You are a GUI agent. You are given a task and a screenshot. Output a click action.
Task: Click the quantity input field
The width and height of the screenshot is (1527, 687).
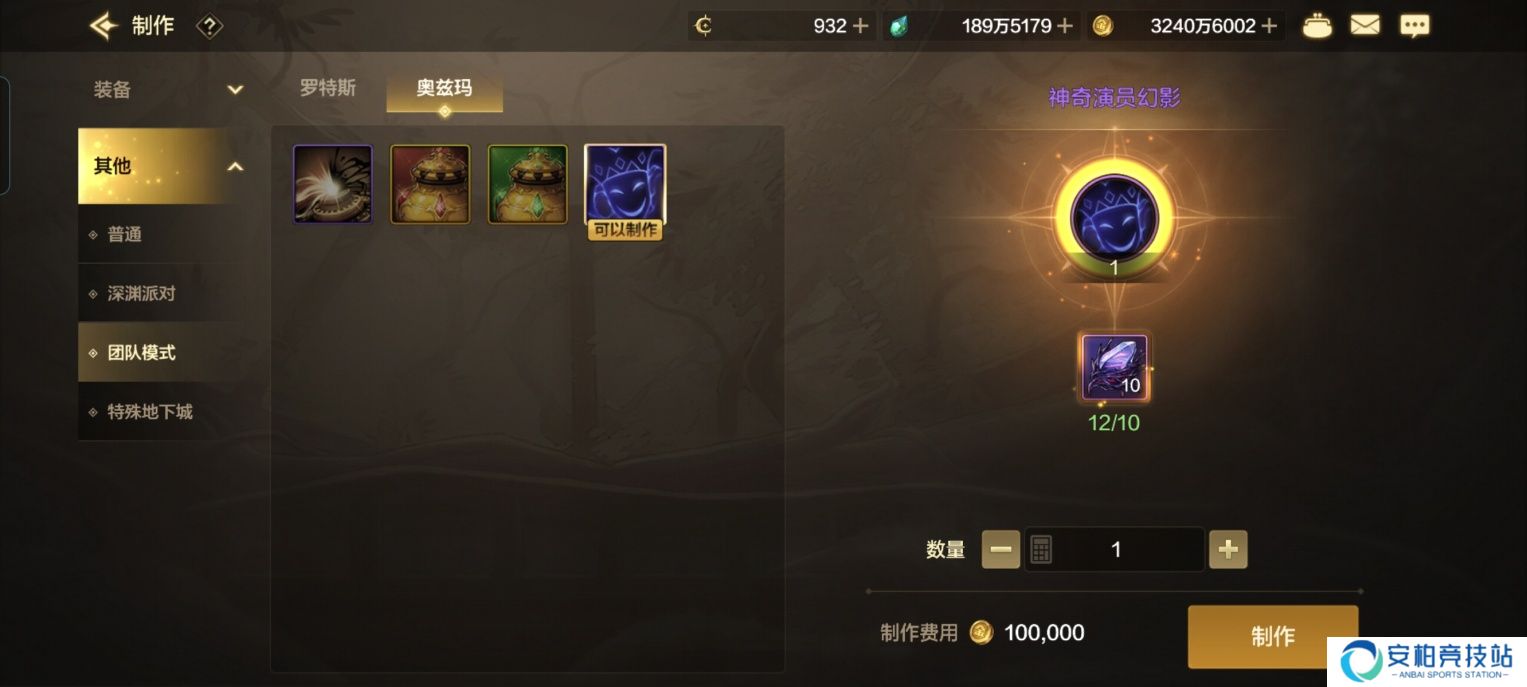click(1116, 549)
